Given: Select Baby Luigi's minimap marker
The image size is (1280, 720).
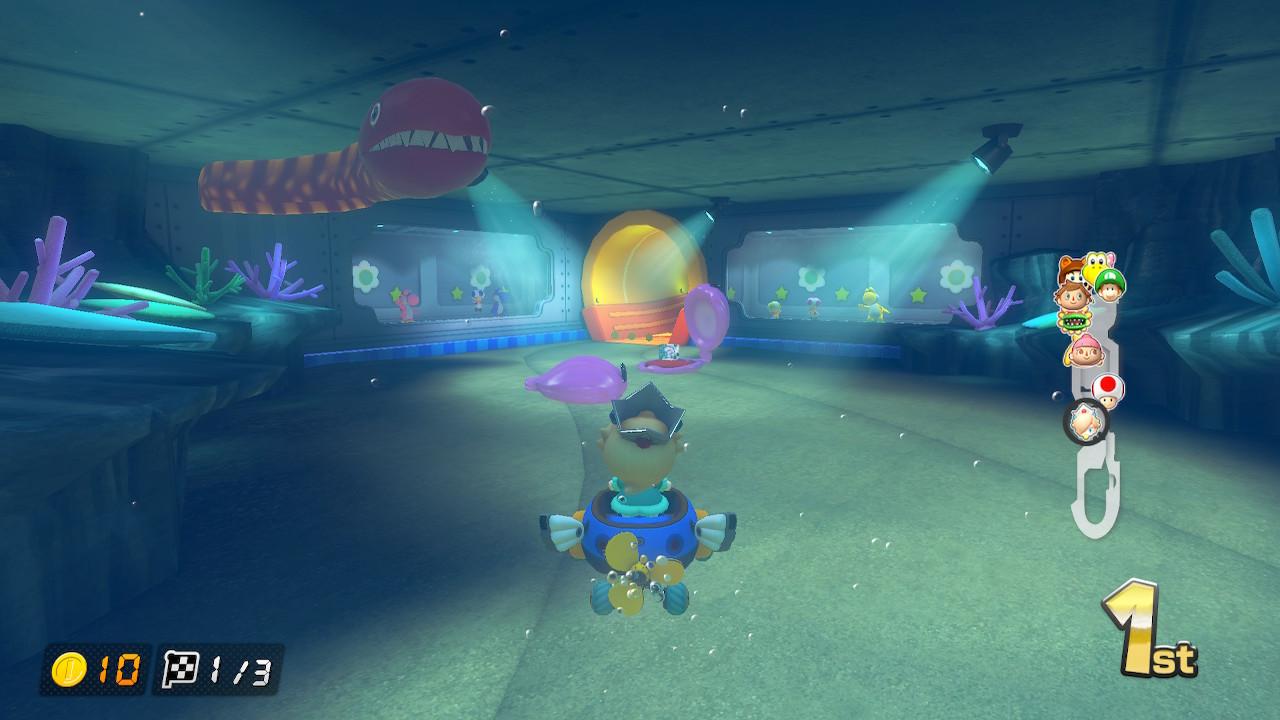Looking at the screenshot, I should 1108,283.
